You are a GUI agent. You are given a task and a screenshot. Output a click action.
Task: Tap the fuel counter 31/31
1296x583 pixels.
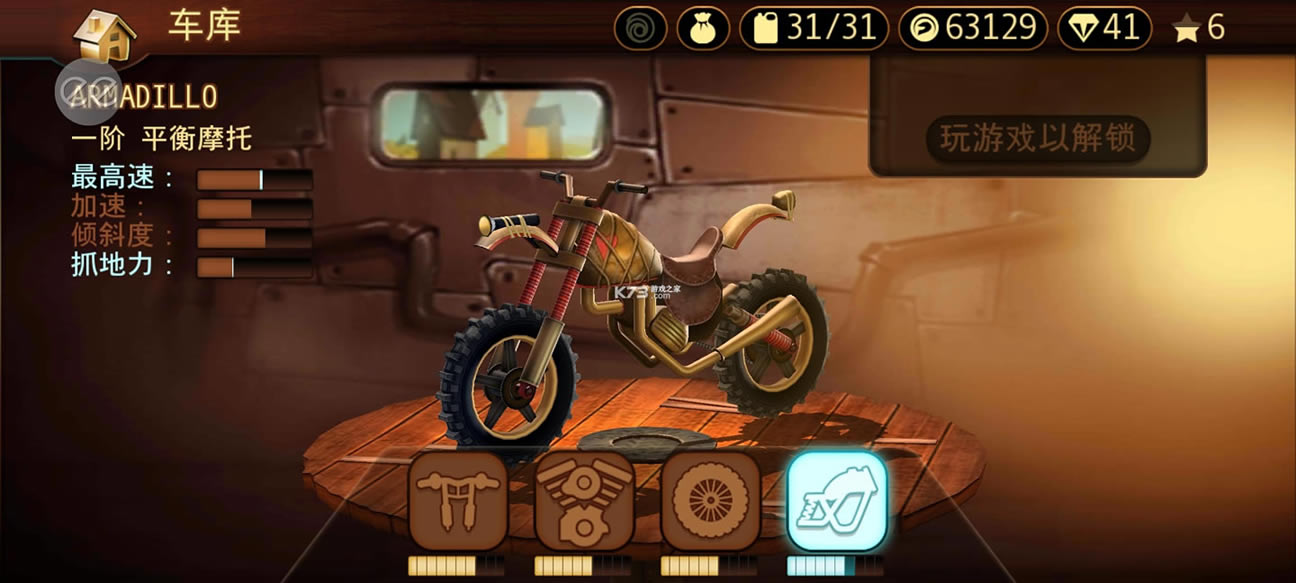(x=813, y=29)
